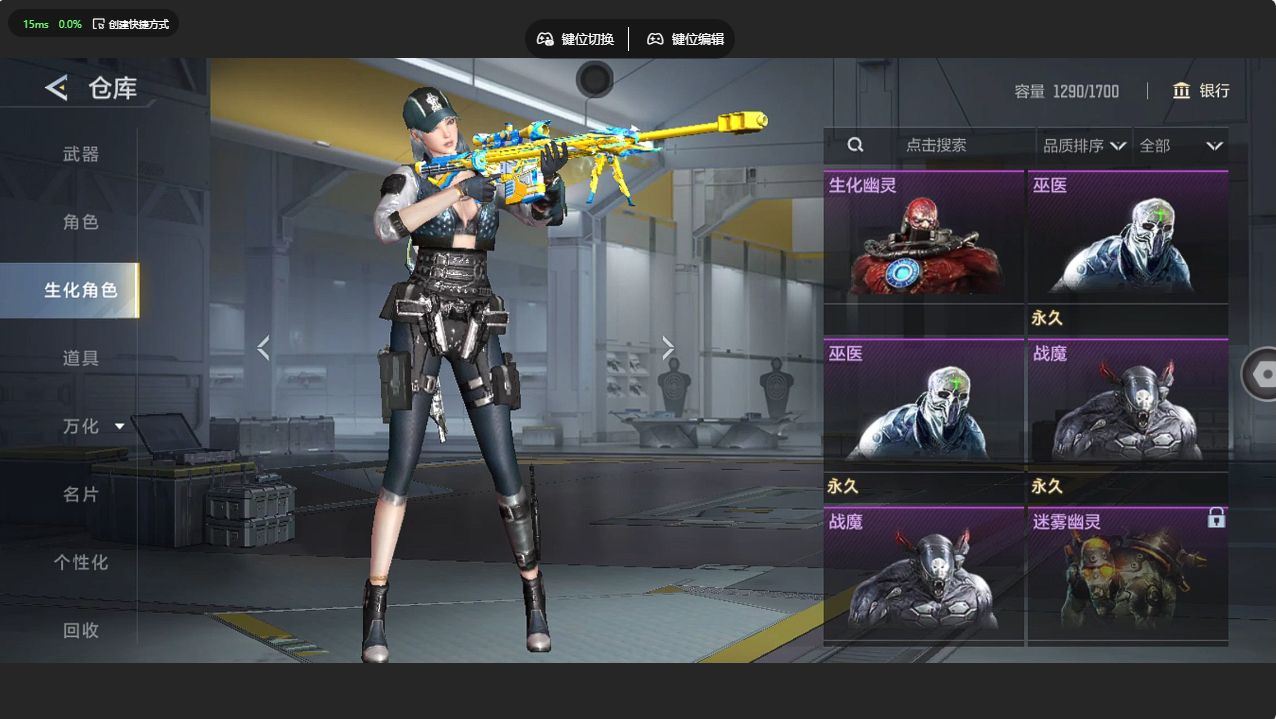Click 创建快捷方式 shortcut button
The height and width of the screenshot is (719, 1276).
tap(131, 24)
